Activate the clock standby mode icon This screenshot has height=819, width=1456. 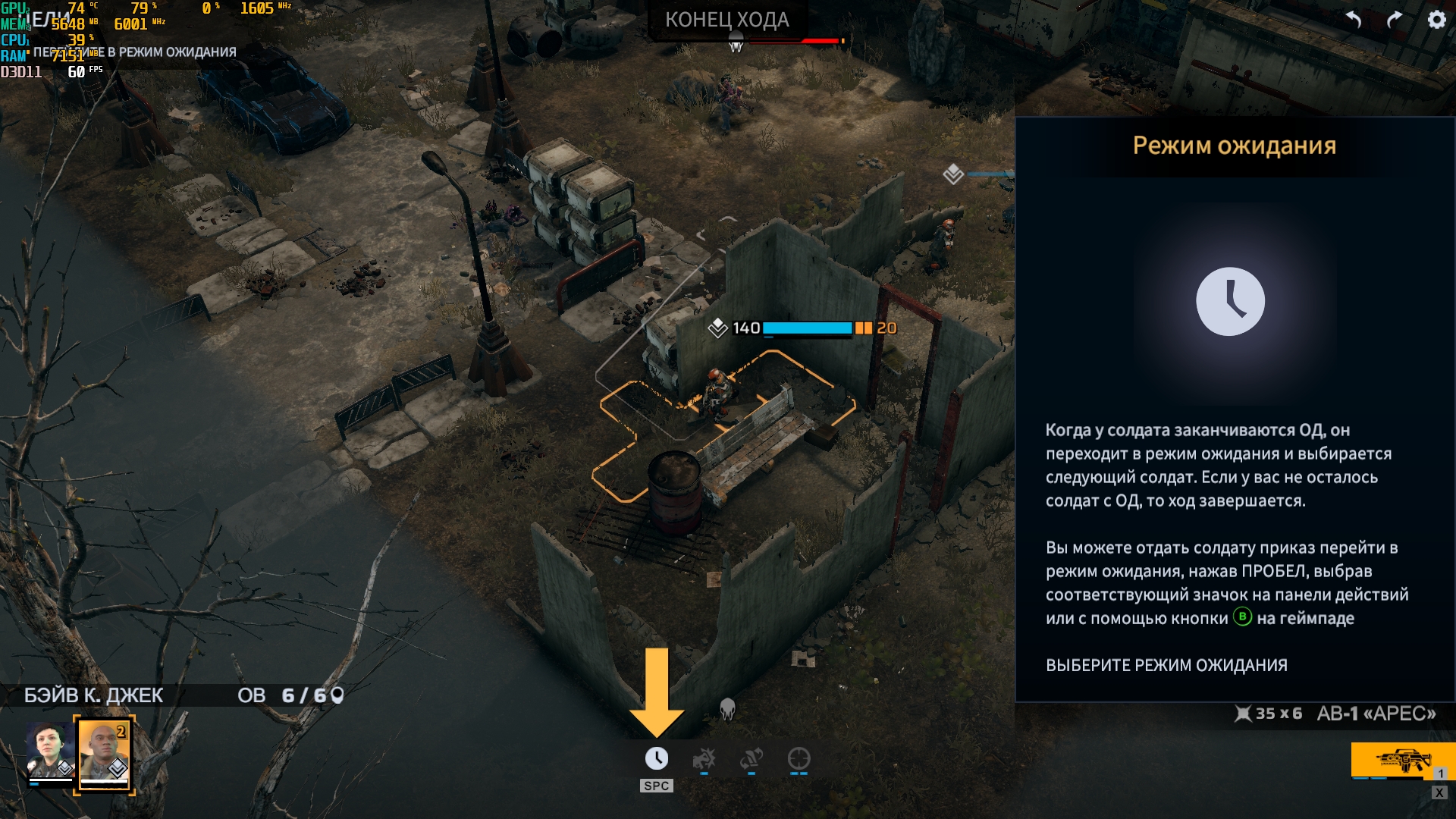point(657,758)
